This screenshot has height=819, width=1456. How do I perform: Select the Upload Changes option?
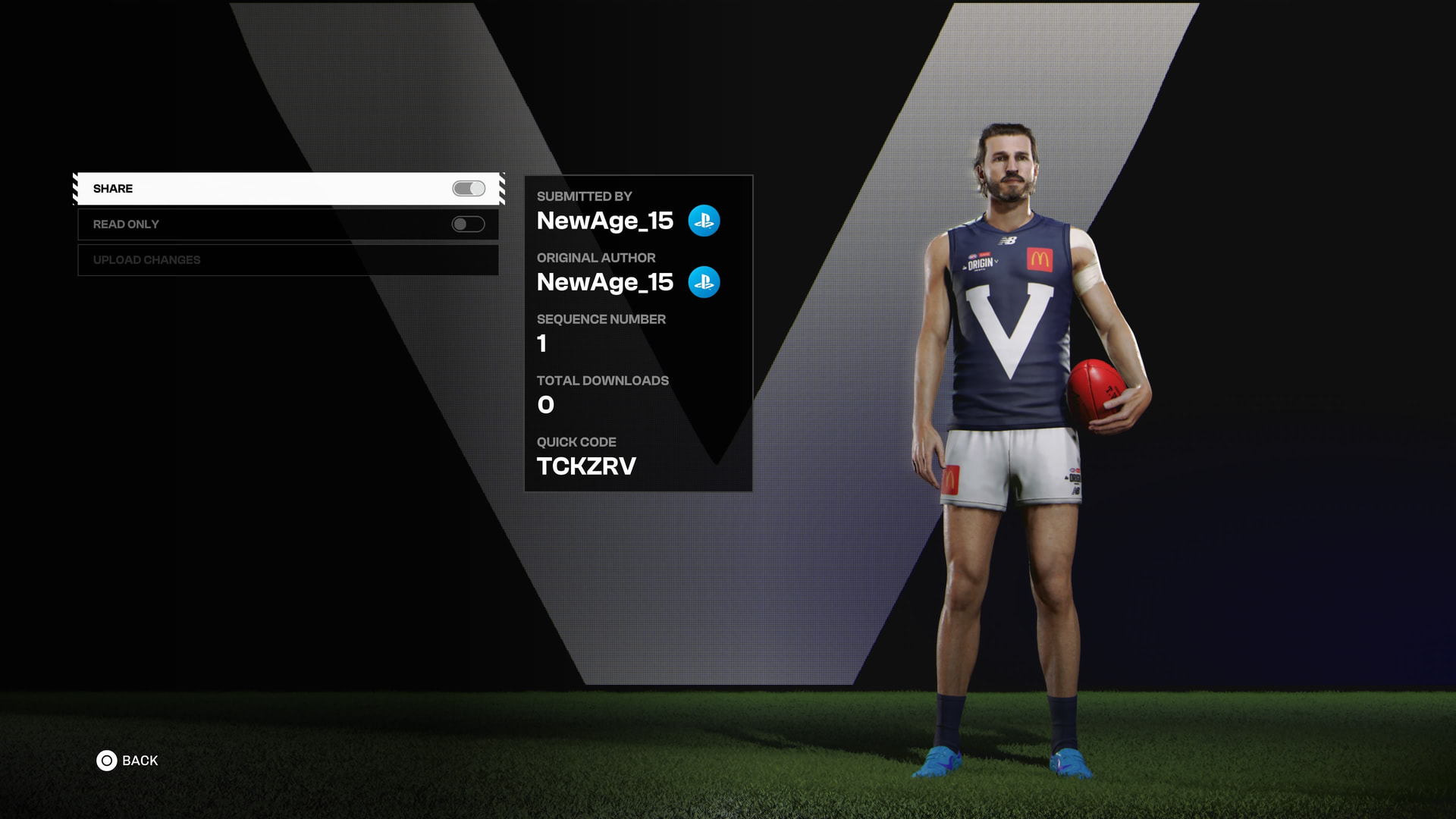[288, 260]
